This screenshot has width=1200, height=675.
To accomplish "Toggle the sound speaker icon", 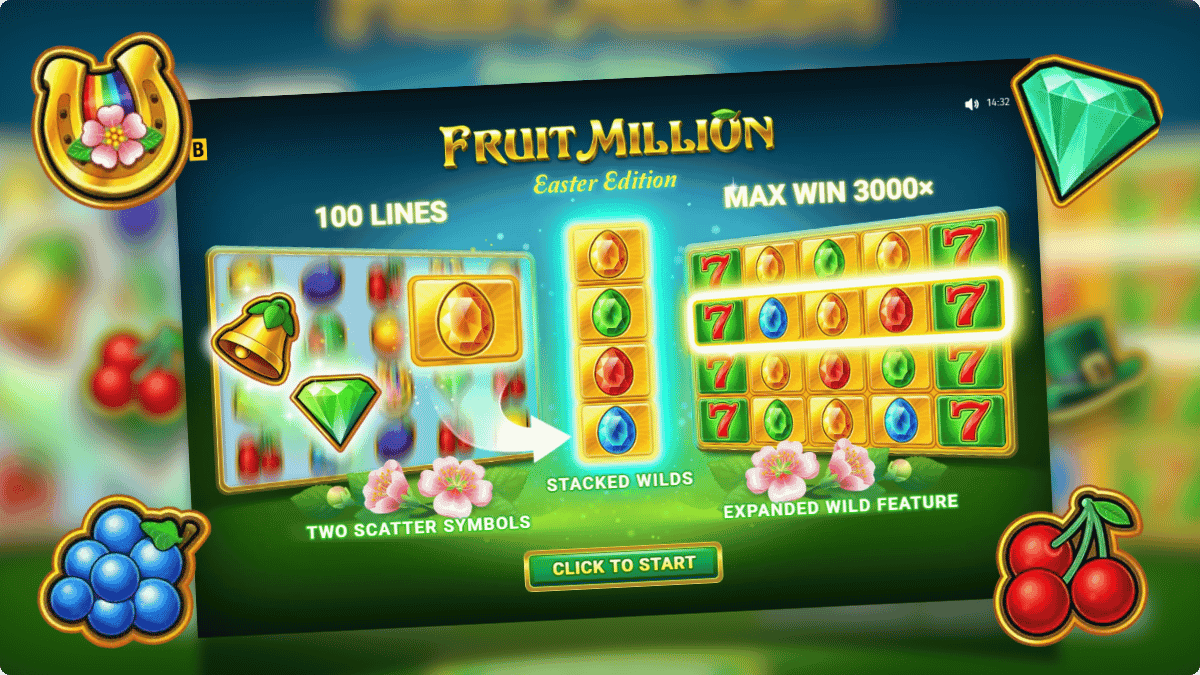I will pos(970,103).
